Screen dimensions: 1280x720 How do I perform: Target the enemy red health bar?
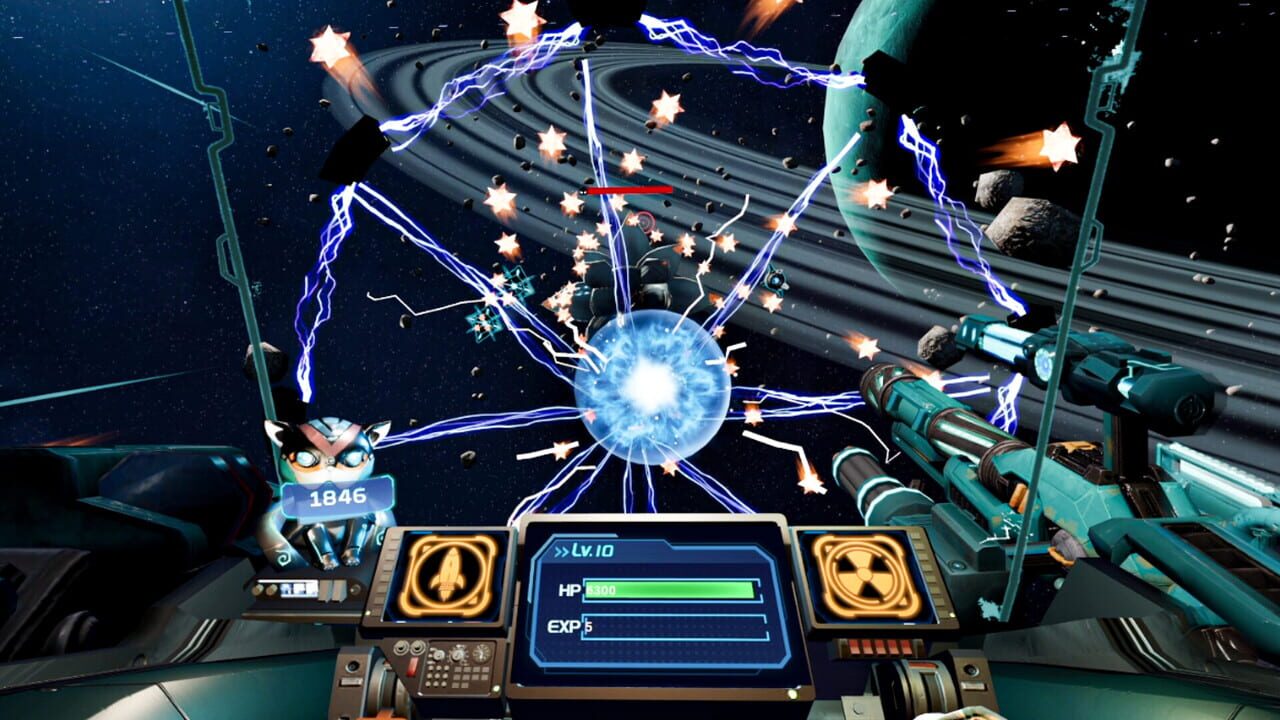pyautogui.click(x=629, y=189)
